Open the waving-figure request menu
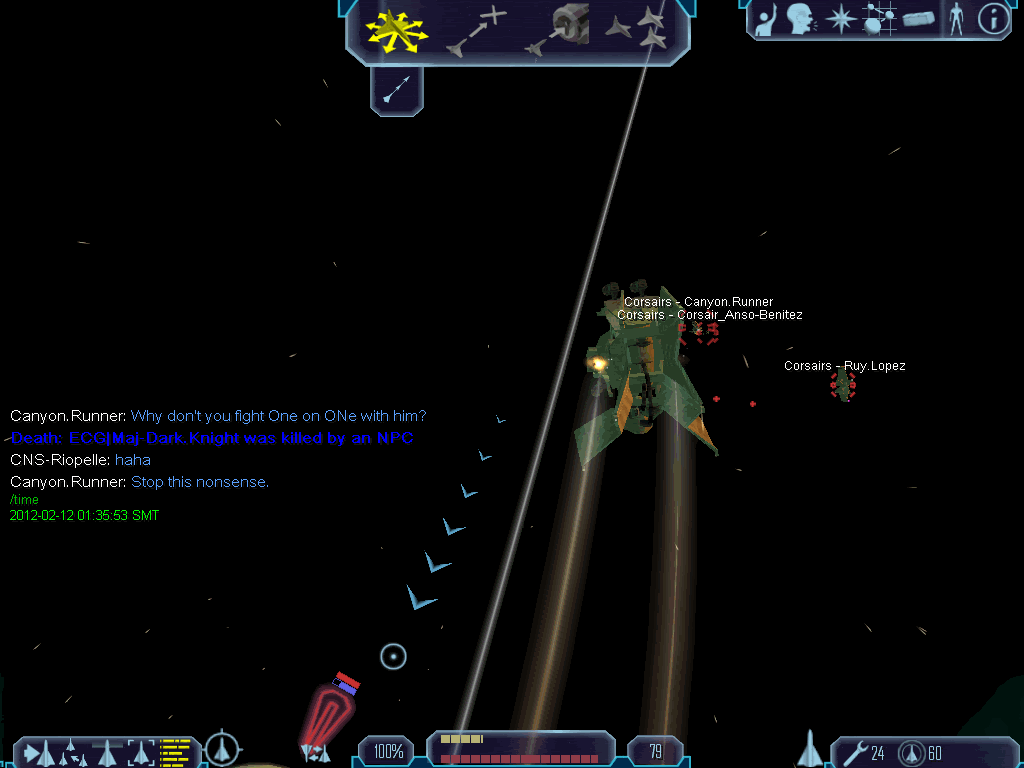The image size is (1024, 768). coord(767,20)
